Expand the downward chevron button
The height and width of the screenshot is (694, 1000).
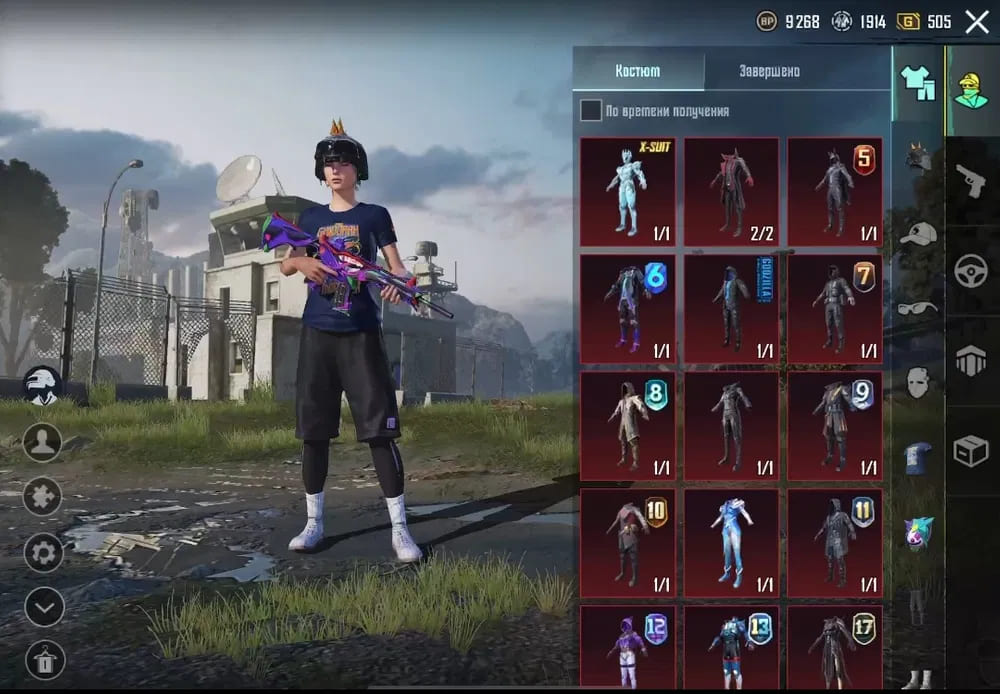click(x=44, y=606)
